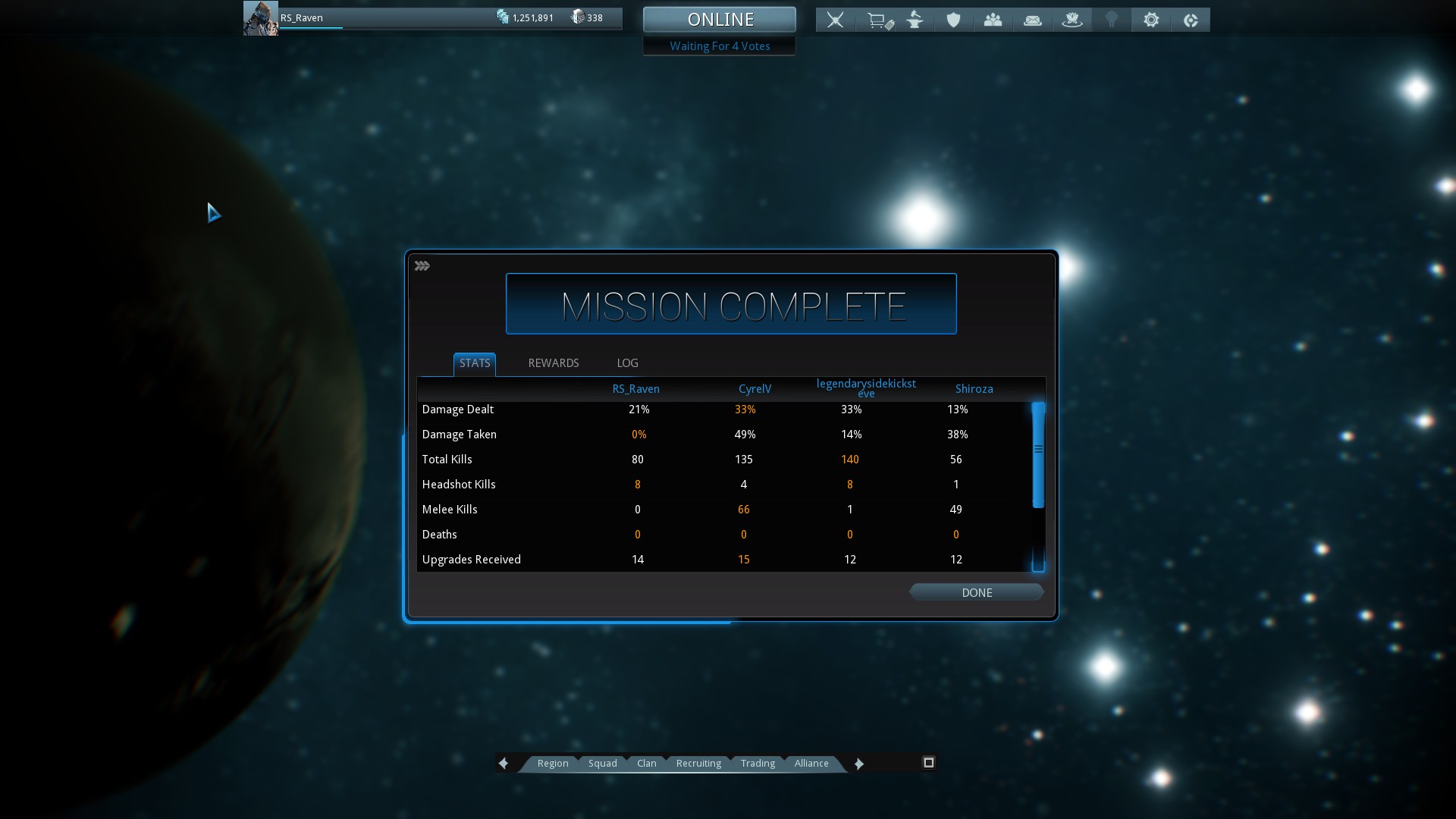Open the anvil foundry icon
This screenshot has height=819, width=1456.
pos(915,20)
